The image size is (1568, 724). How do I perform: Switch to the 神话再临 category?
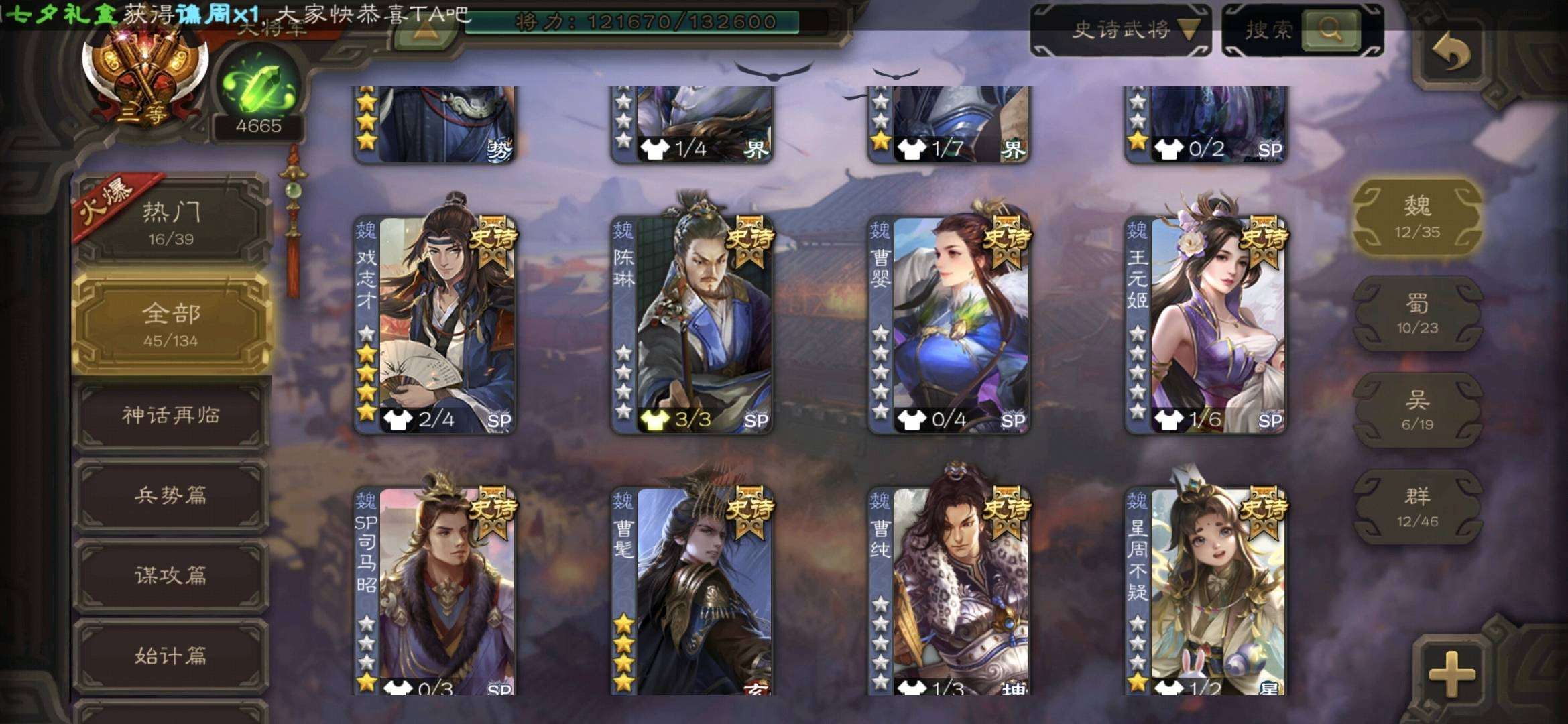tap(172, 416)
